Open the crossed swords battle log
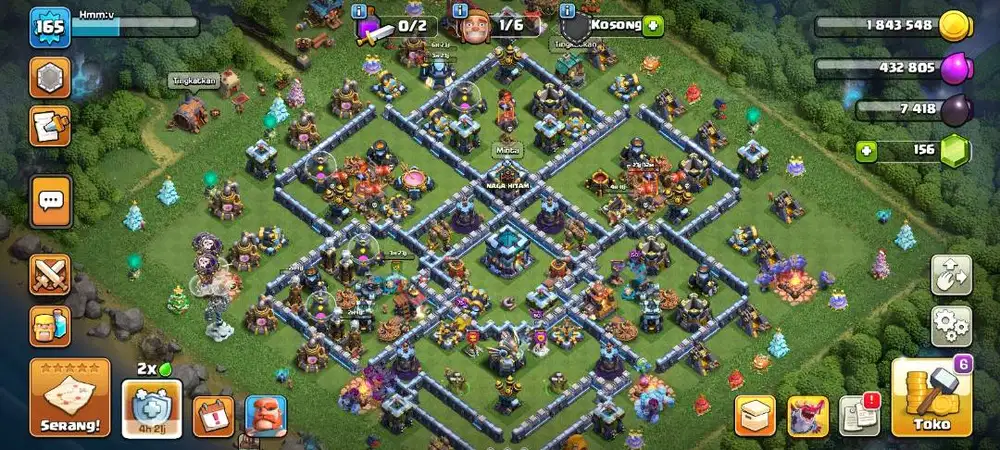Image resolution: width=1000 pixels, height=450 pixels. point(49,276)
